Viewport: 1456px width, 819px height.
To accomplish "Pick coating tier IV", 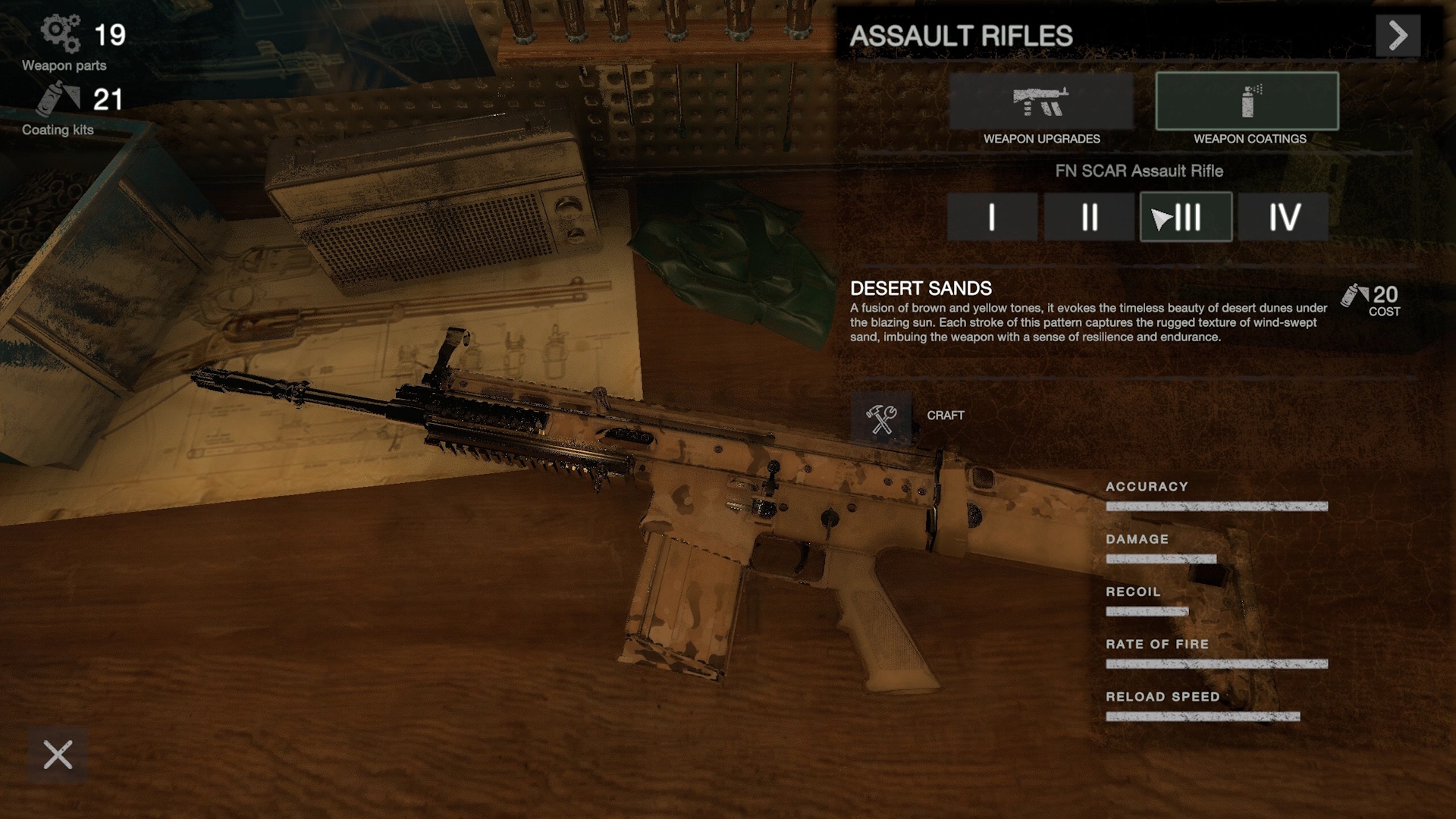I will 1283,217.
